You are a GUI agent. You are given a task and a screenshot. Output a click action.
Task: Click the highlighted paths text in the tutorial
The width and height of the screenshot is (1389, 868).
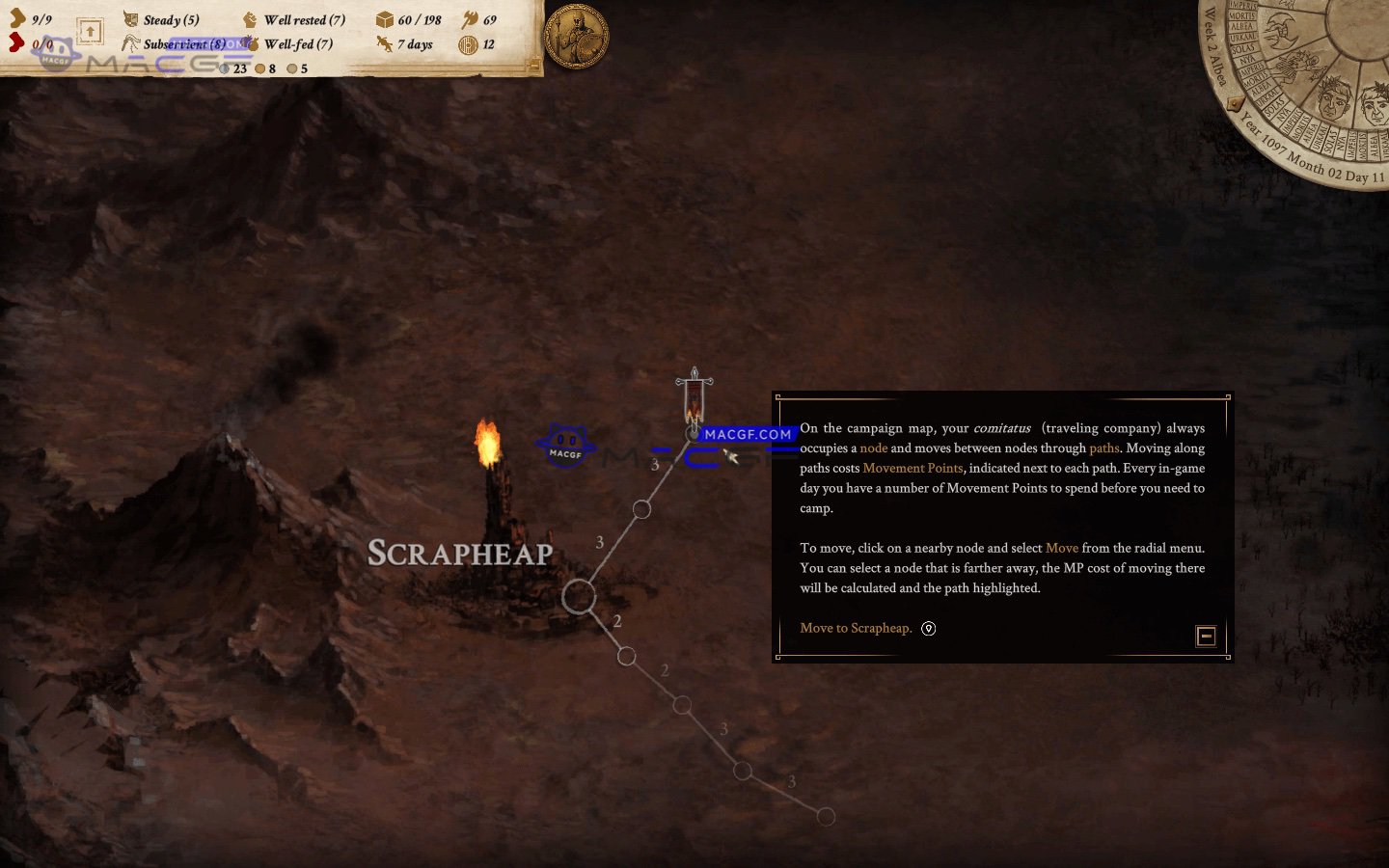pyautogui.click(x=1105, y=448)
